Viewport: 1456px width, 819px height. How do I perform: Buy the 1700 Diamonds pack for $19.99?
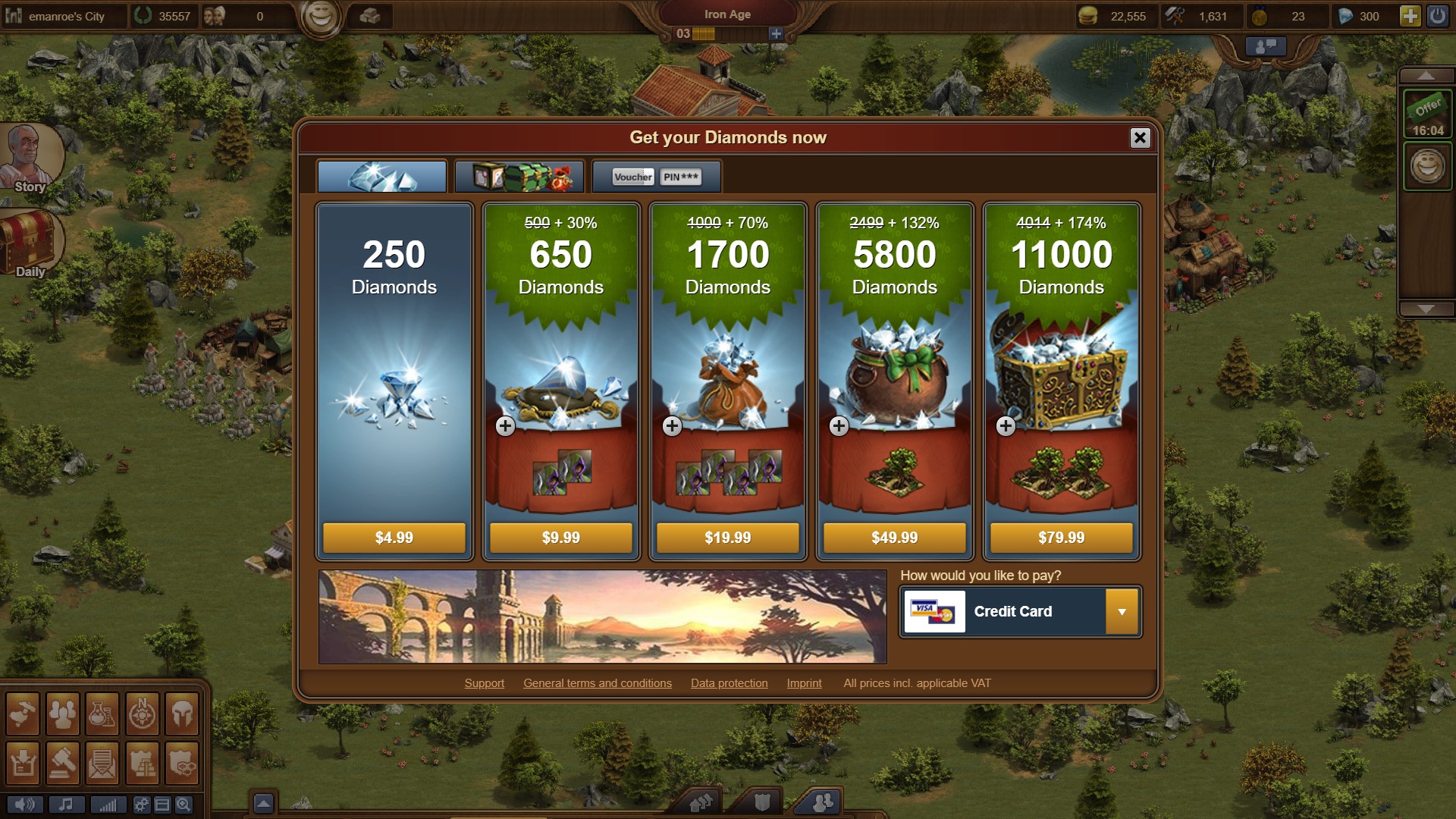727,538
